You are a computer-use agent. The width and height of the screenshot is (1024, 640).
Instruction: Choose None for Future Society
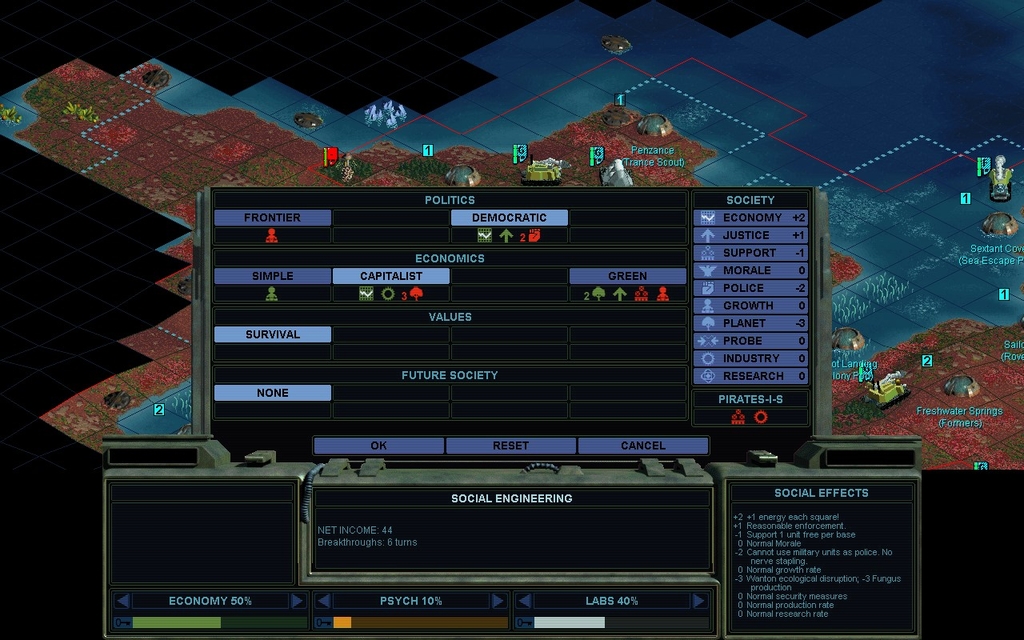click(x=272, y=393)
